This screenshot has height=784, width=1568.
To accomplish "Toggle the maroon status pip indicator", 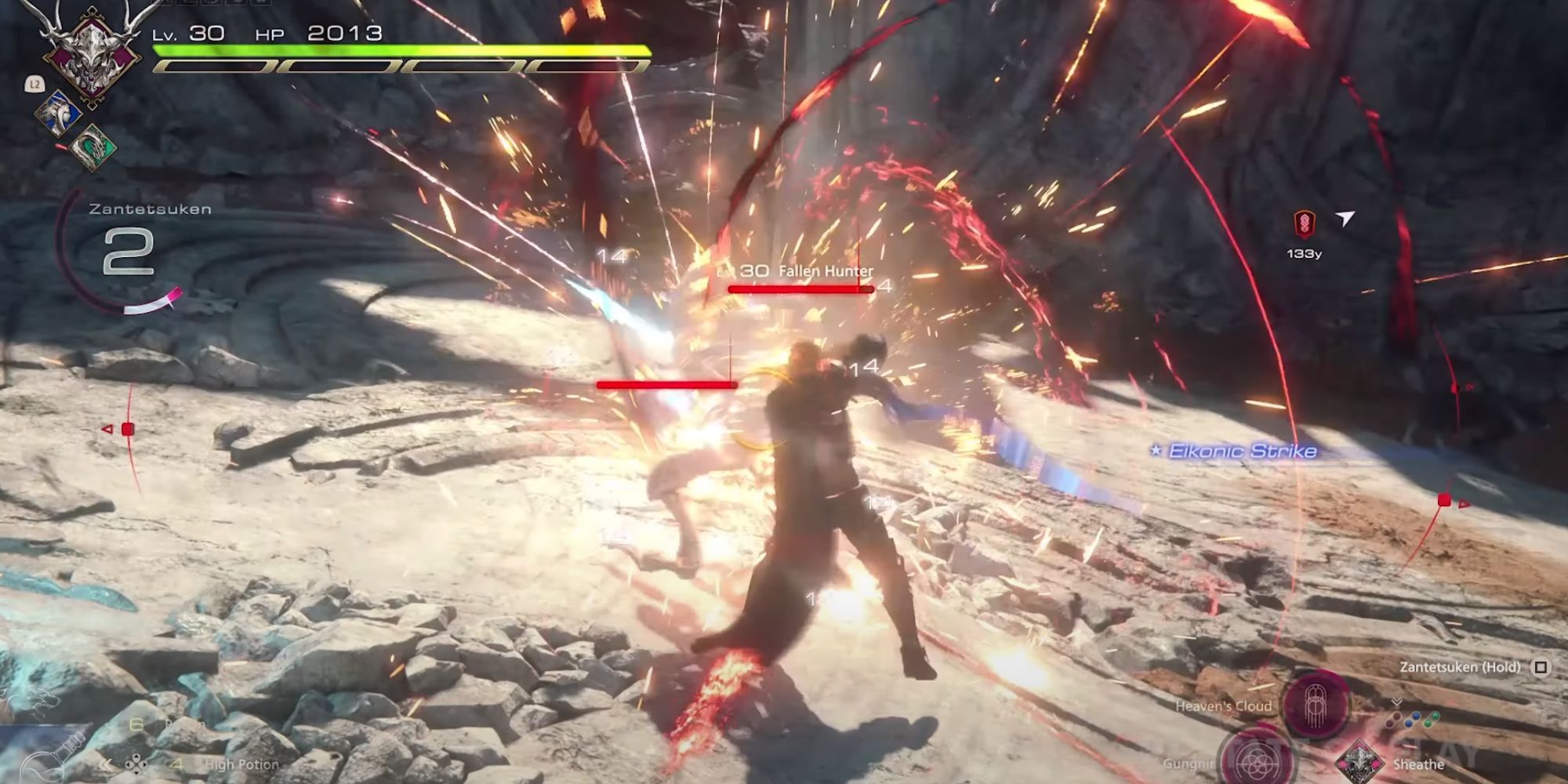I will click(x=1394, y=720).
